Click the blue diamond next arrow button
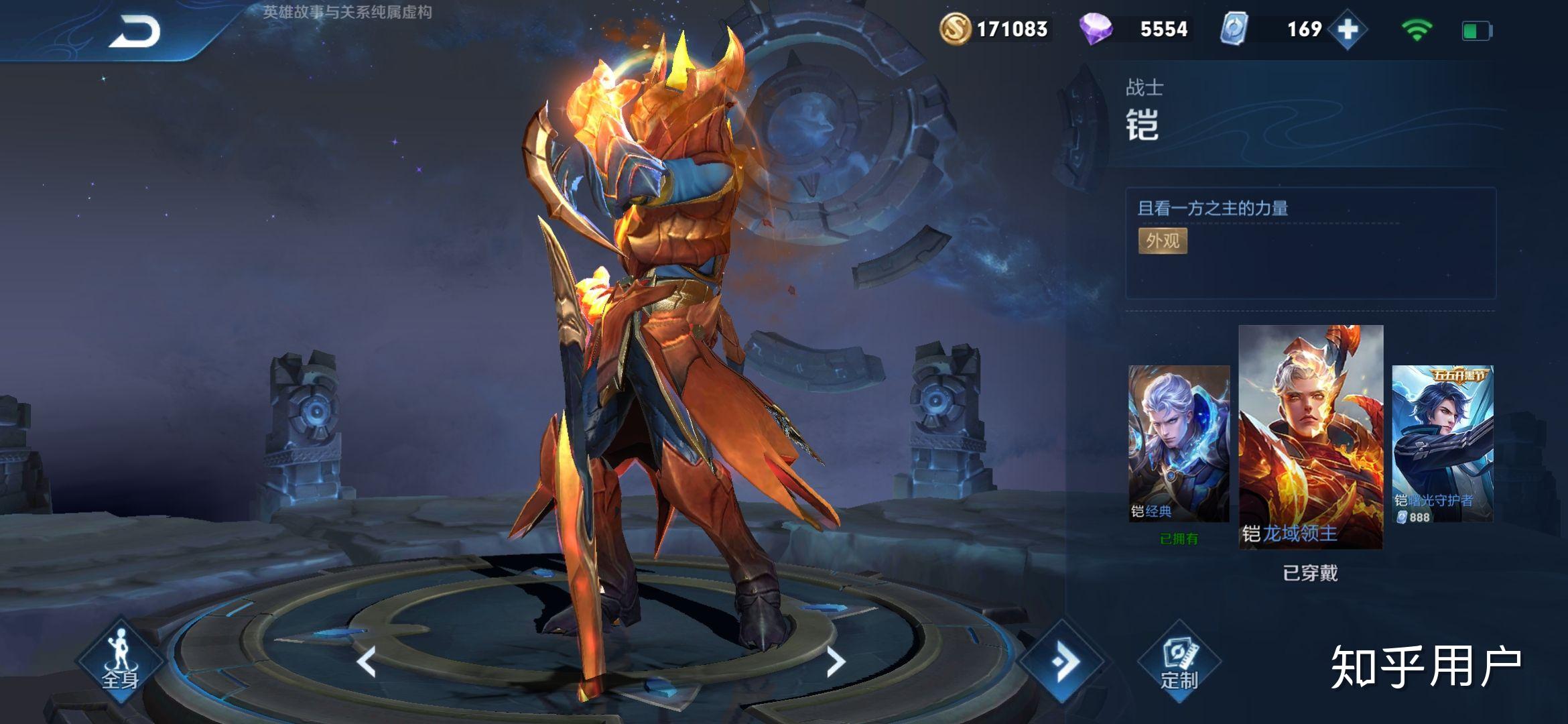Viewport: 1568px width, 724px height. (x=1063, y=662)
